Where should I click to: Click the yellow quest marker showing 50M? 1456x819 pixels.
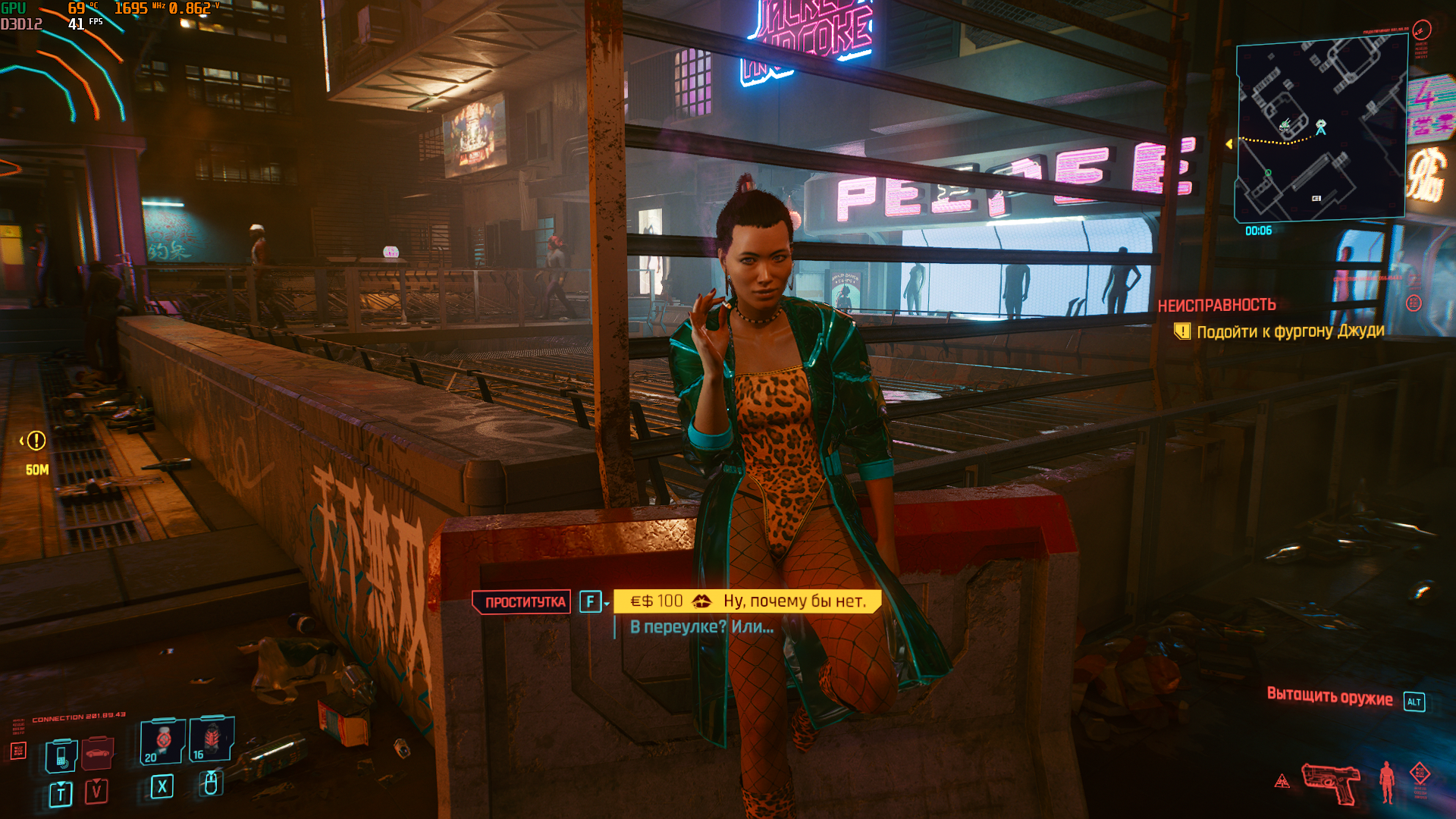36,441
